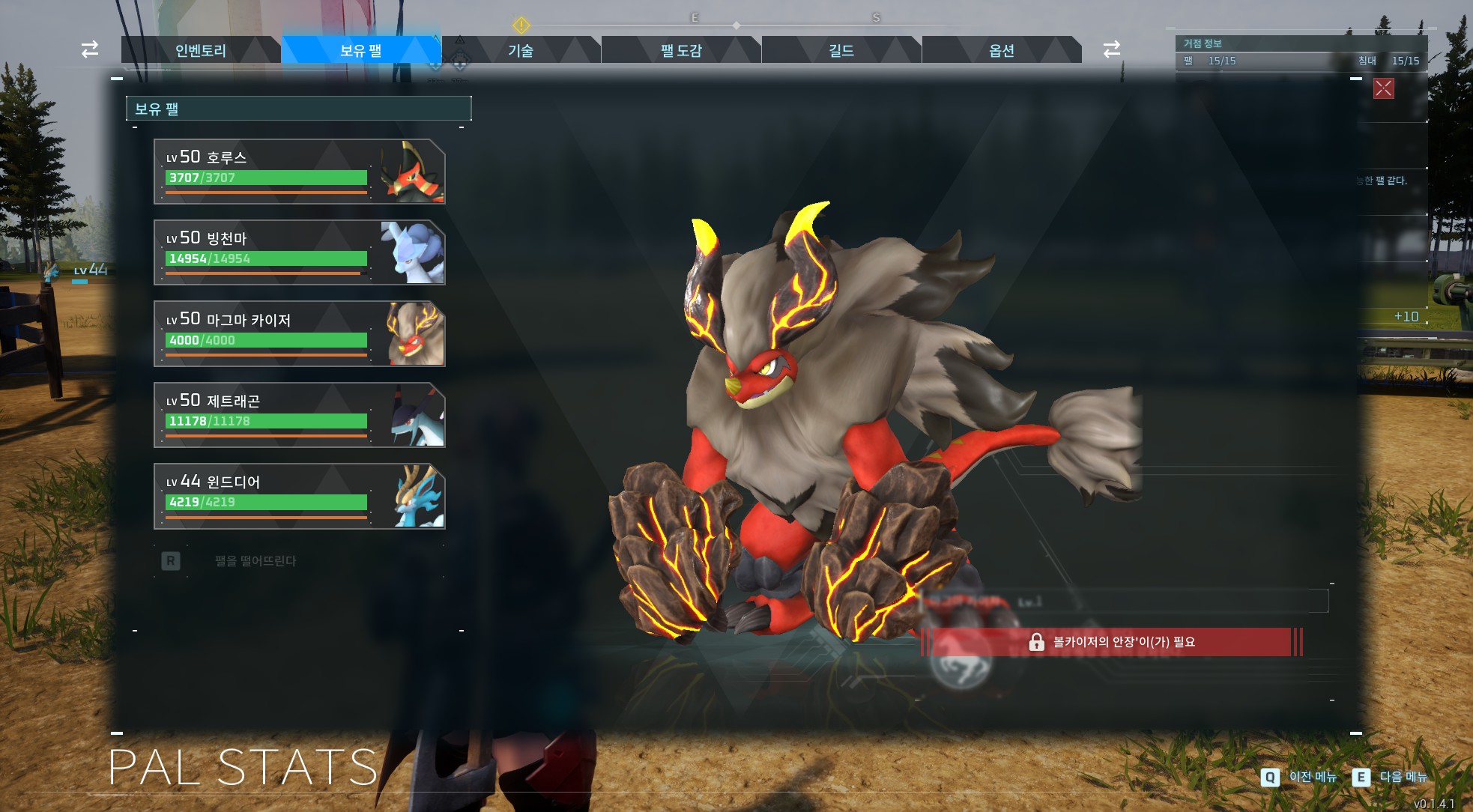This screenshot has height=812, width=1473.
Task: Select 호루스 in the pal list
Action: point(299,172)
